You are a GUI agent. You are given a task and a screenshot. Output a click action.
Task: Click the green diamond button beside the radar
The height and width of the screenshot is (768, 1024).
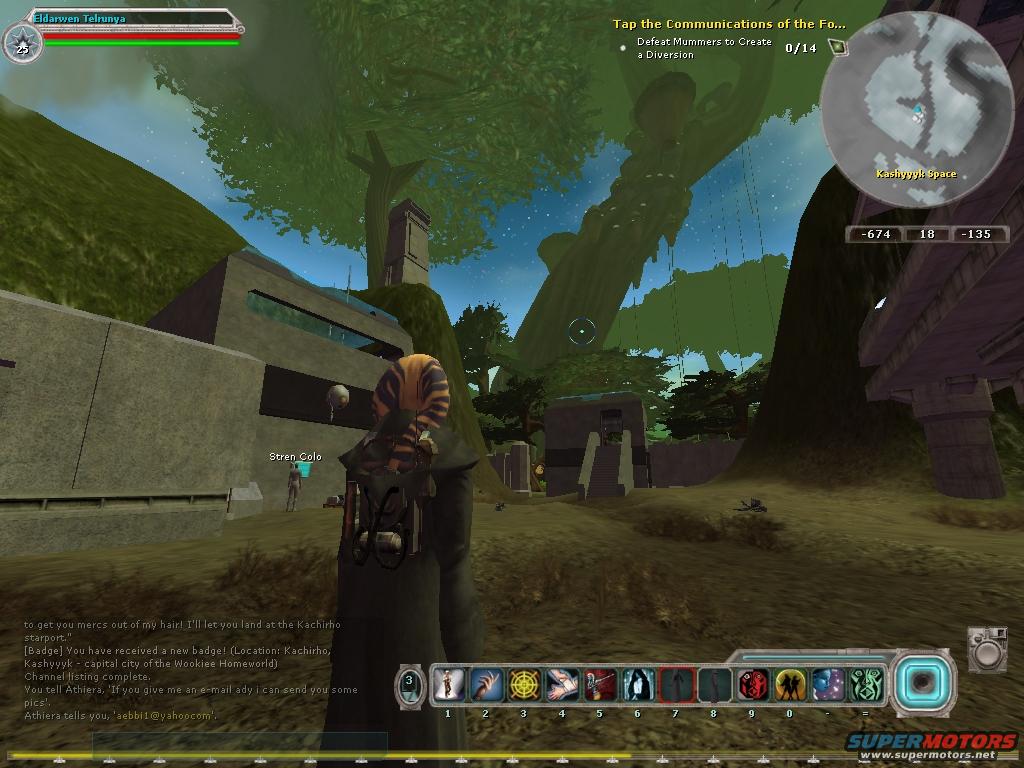[x=837, y=47]
